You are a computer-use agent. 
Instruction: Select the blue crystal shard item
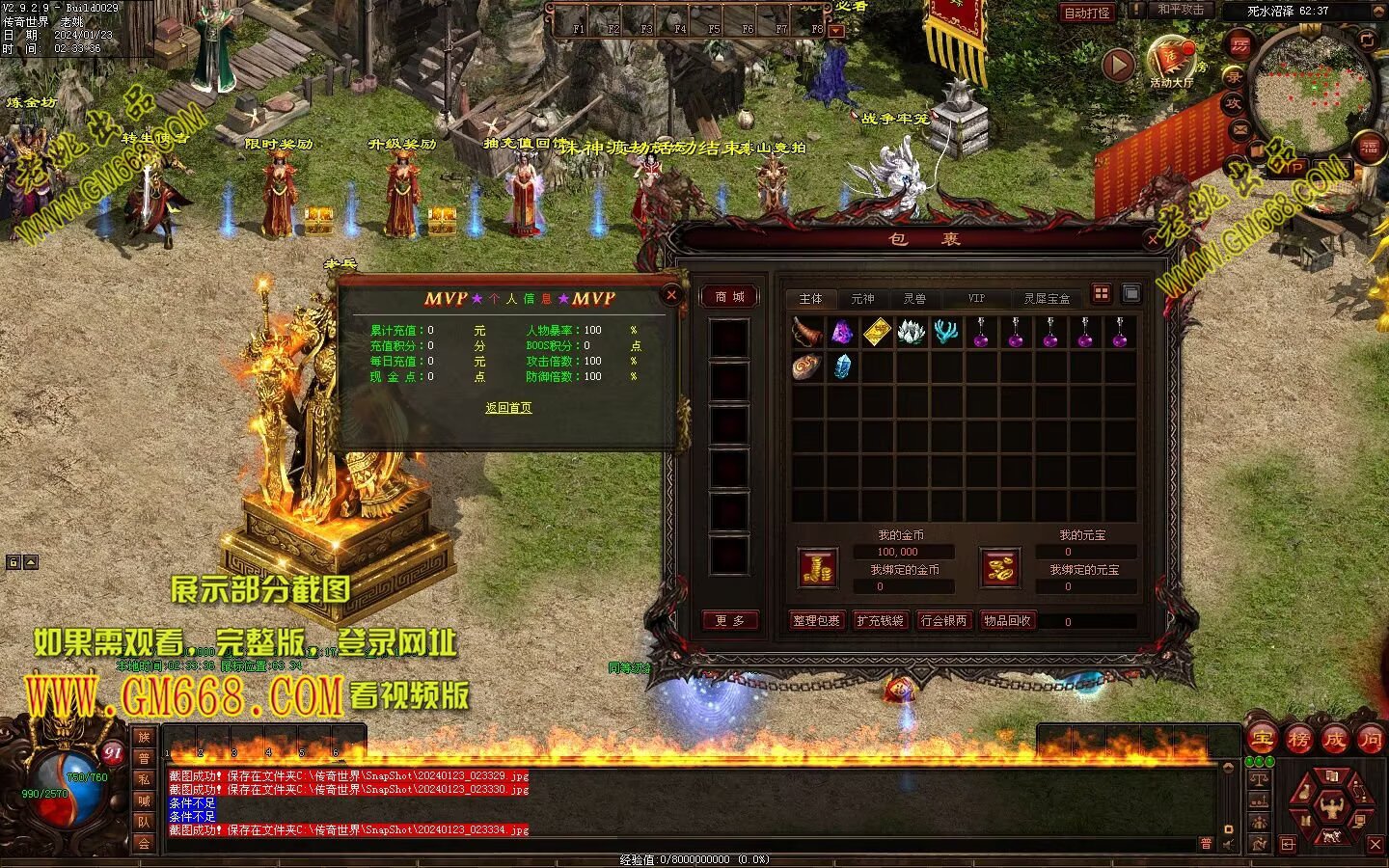842,366
